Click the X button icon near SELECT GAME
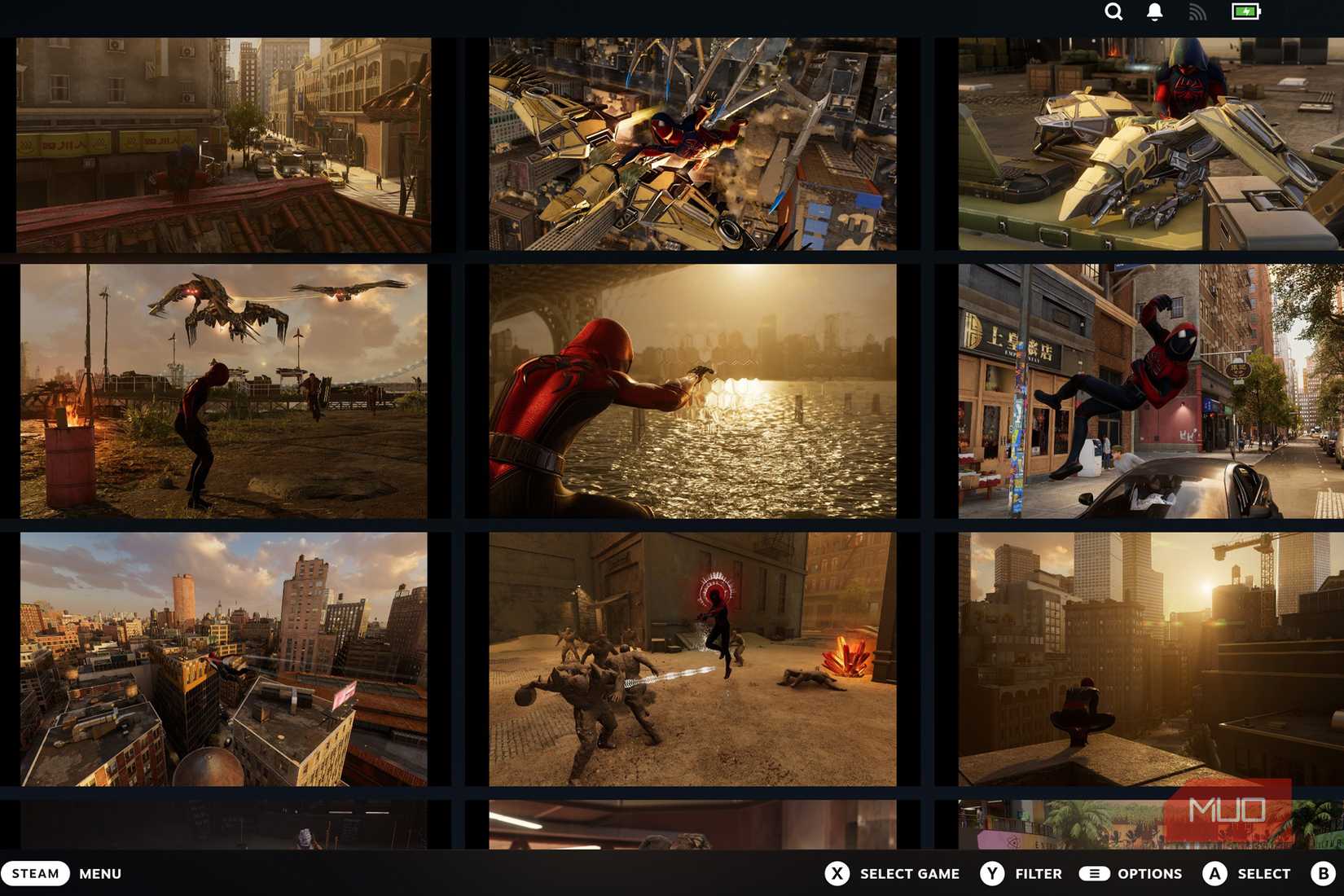 point(837,873)
